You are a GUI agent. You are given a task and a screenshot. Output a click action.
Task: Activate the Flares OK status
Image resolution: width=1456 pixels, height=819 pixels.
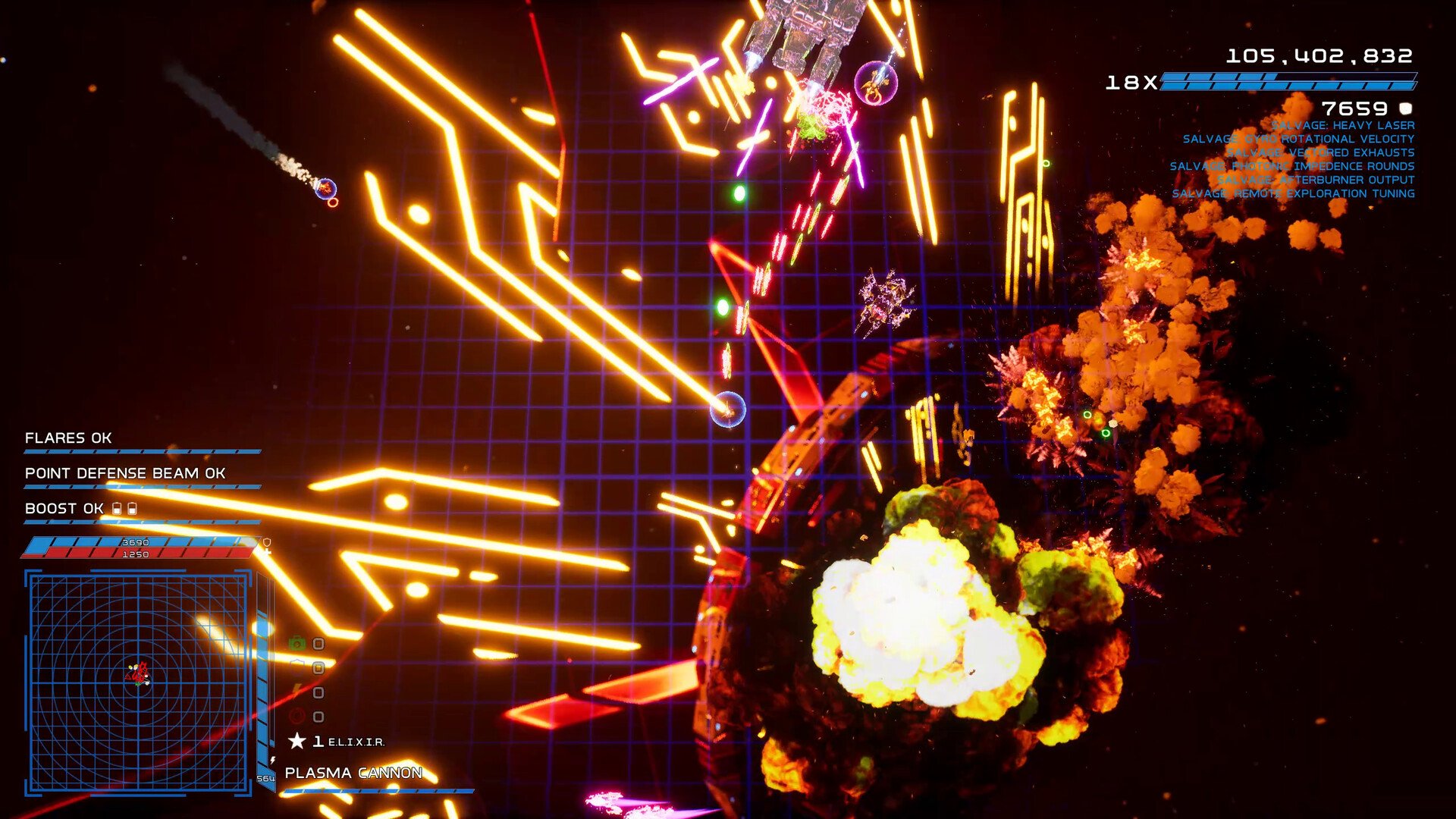(x=68, y=438)
